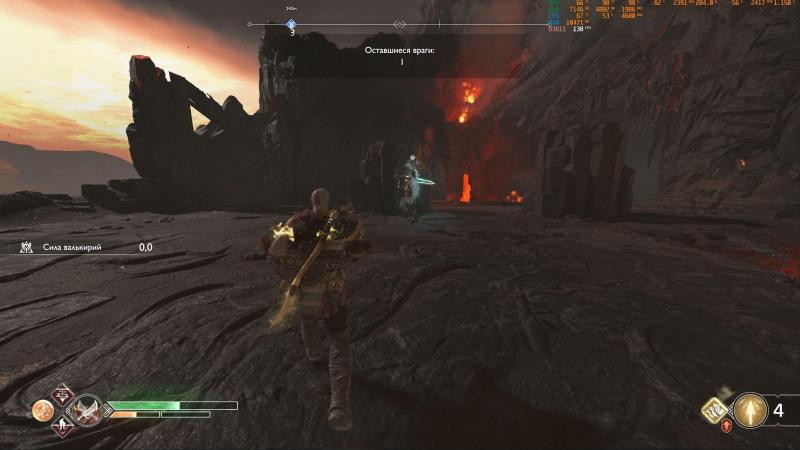Use the orange orb talisman icon
The image size is (800, 450).
click(x=43, y=410)
